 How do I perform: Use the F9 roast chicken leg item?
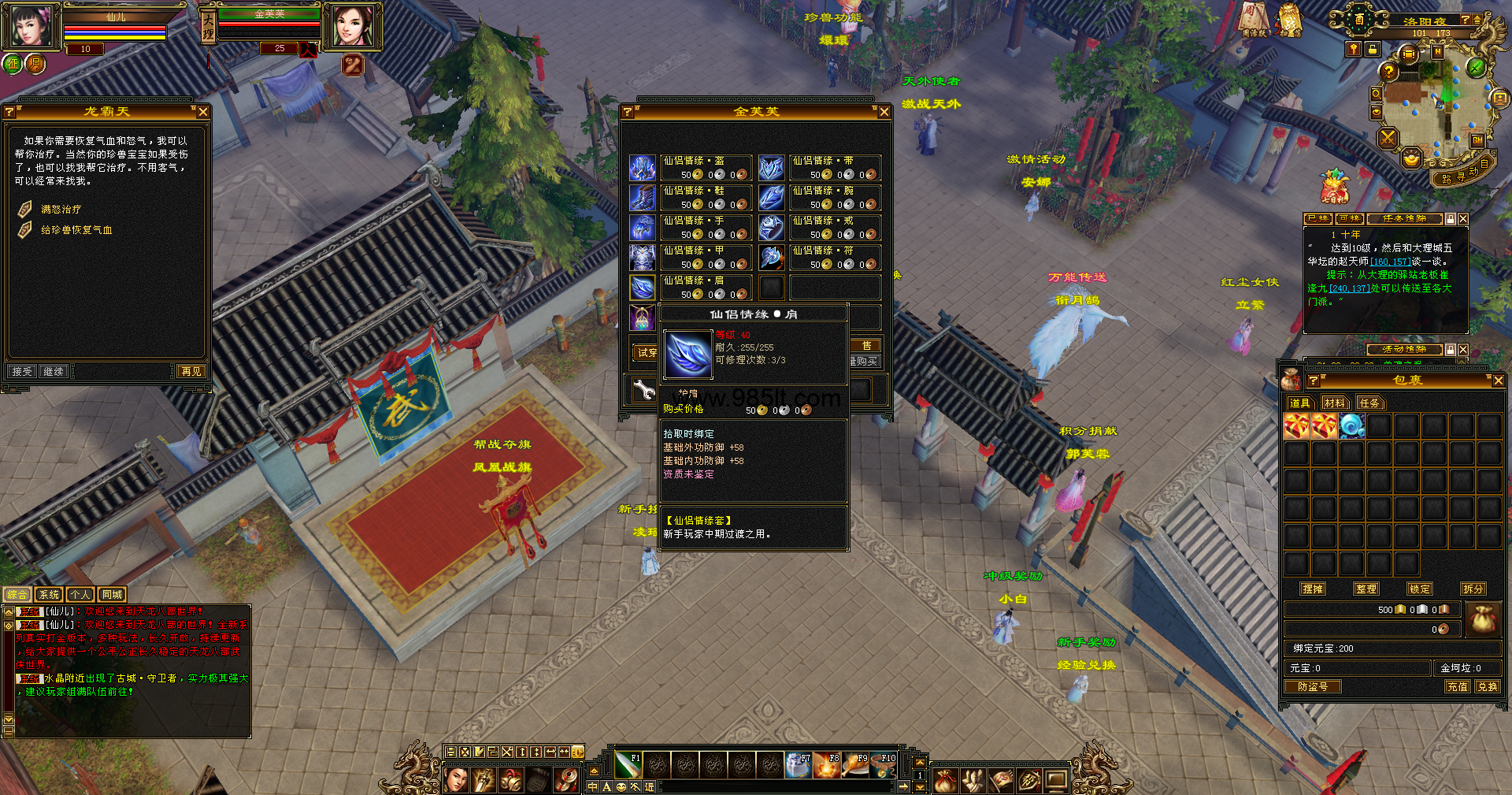coord(856,765)
